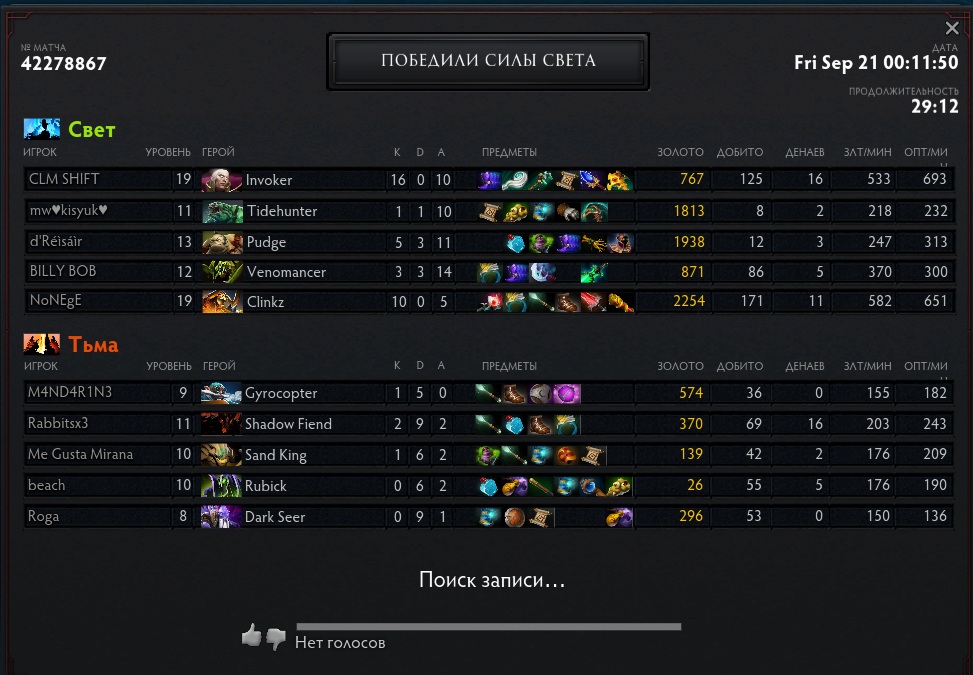Click player name M4ND4R1N3
The height and width of the screenshot is (675, 973).
(x=70, y=393)
